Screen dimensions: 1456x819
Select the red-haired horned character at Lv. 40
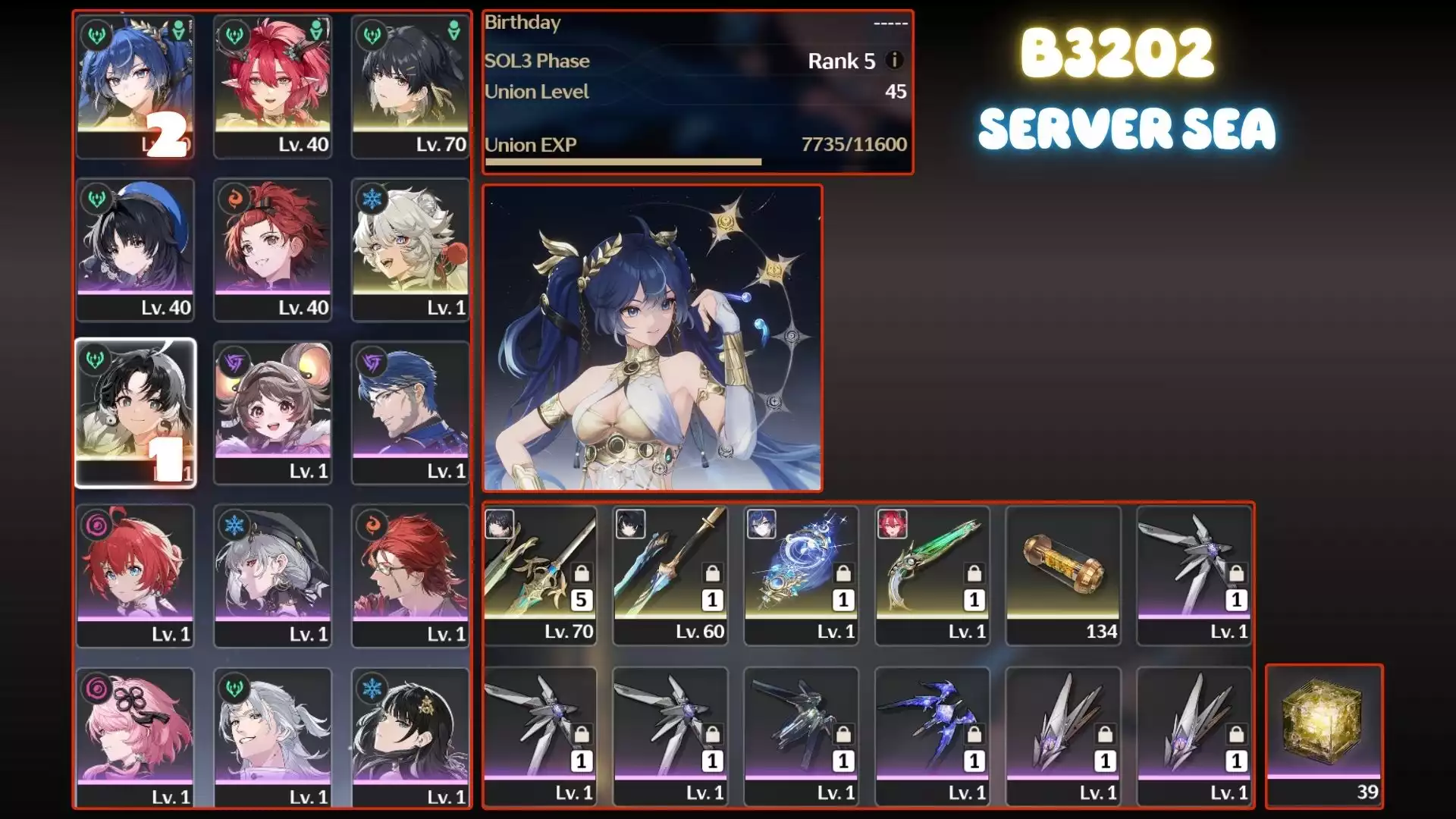pyautogui.click(x=273, y=85)
